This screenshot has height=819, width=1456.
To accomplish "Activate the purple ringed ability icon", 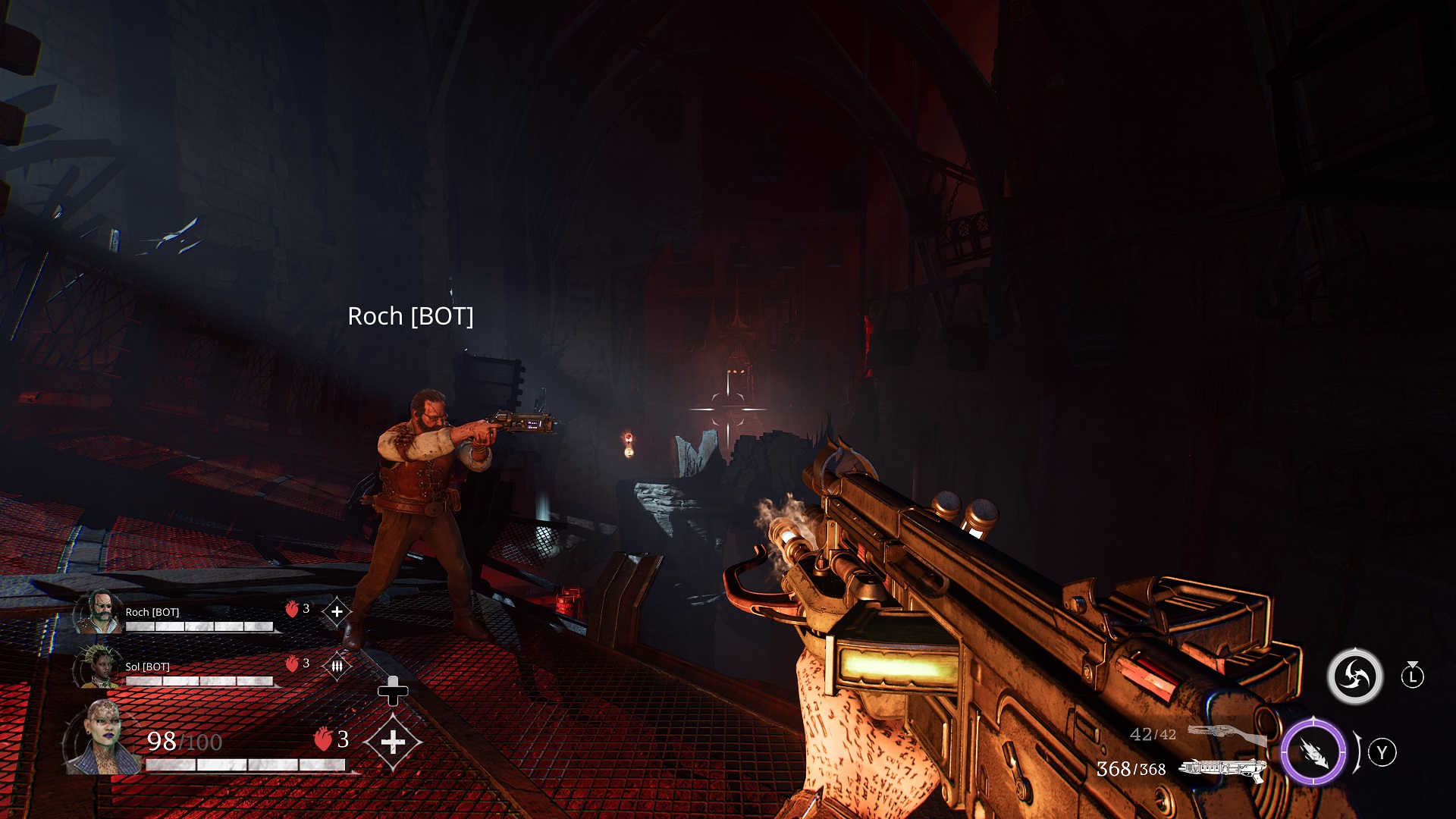I will click(1313, 752).
